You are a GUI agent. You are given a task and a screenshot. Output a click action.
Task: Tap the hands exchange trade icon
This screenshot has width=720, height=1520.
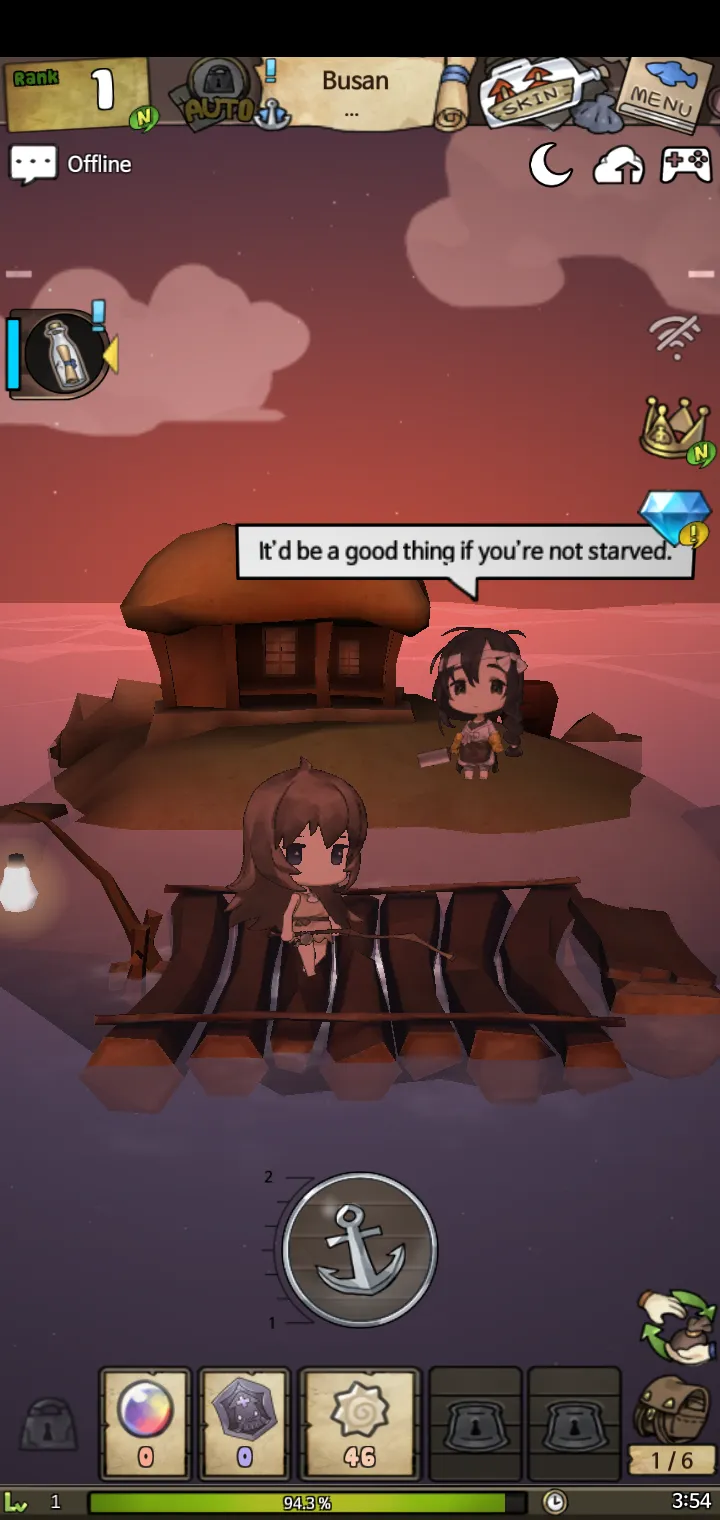(x=679, y=1326)
